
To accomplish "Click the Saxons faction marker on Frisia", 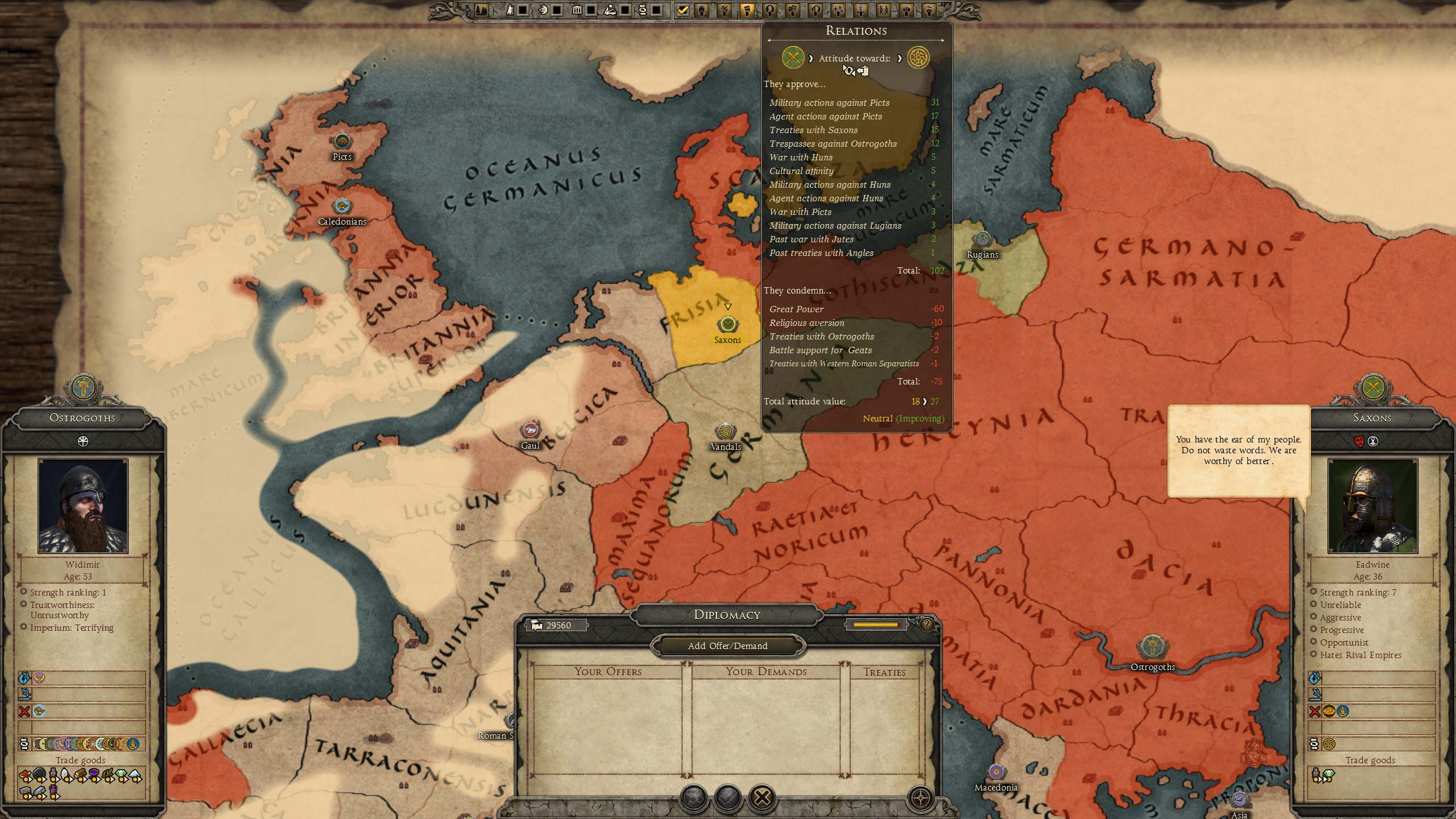I will (727, 325).
